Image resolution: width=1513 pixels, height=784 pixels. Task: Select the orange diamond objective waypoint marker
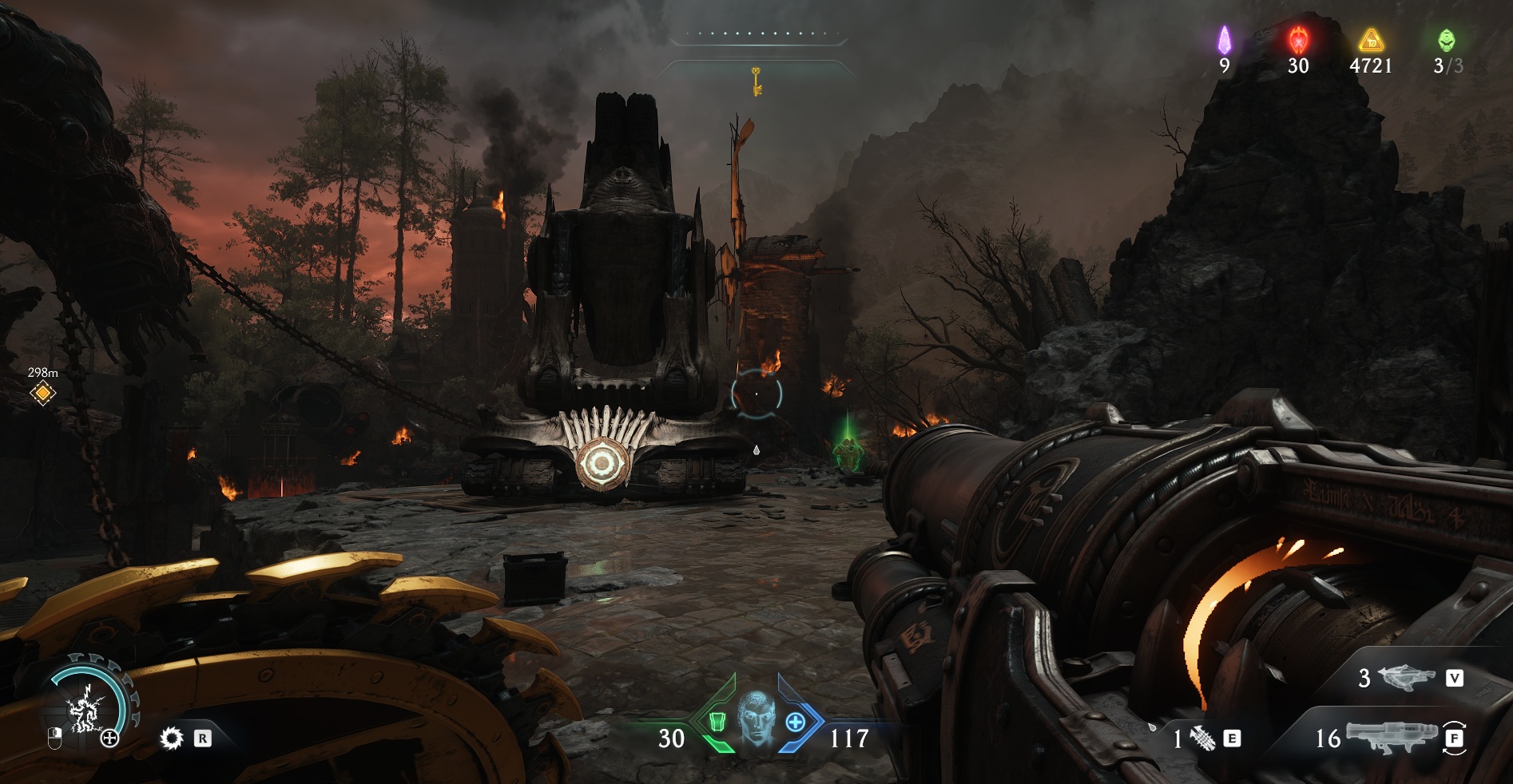coord(42,393)
